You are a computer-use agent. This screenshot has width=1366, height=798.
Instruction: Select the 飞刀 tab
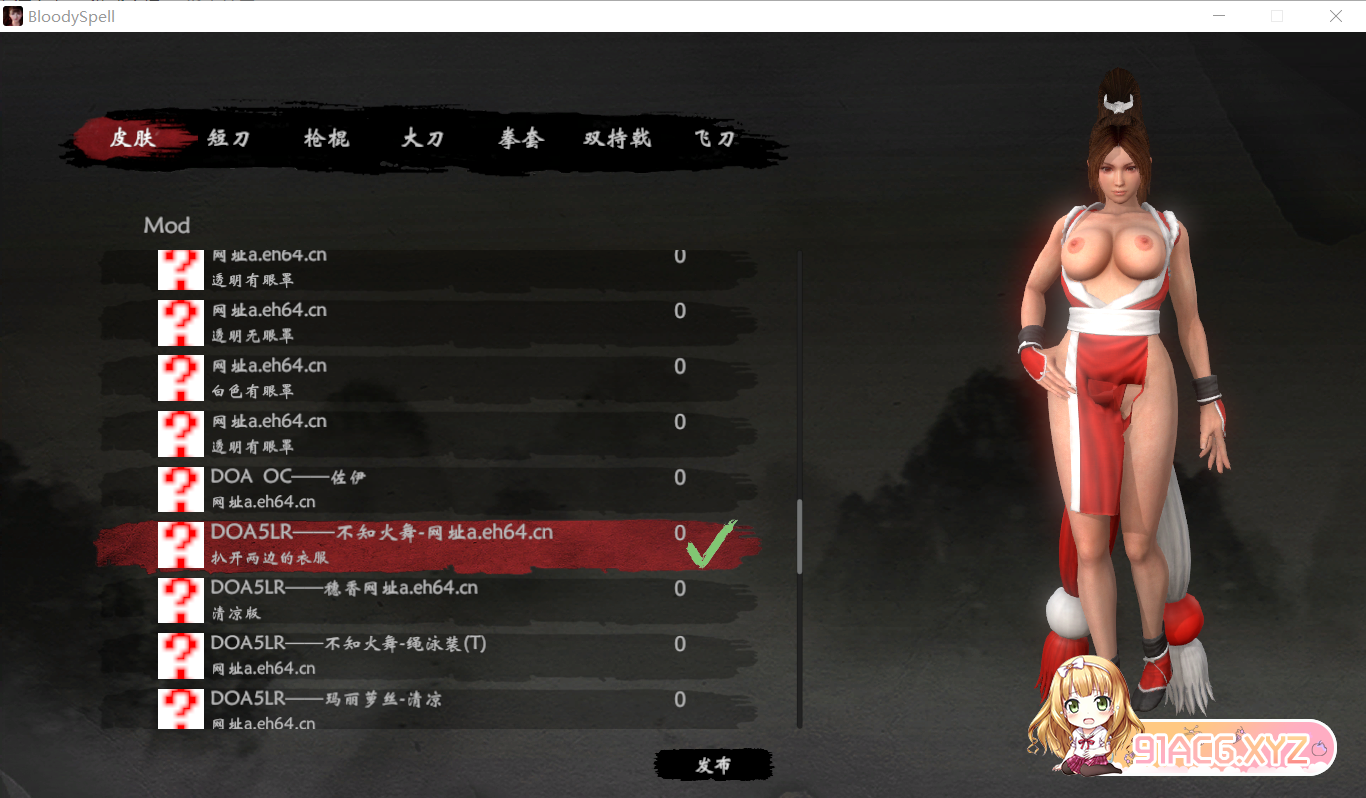tap(713, 140)
